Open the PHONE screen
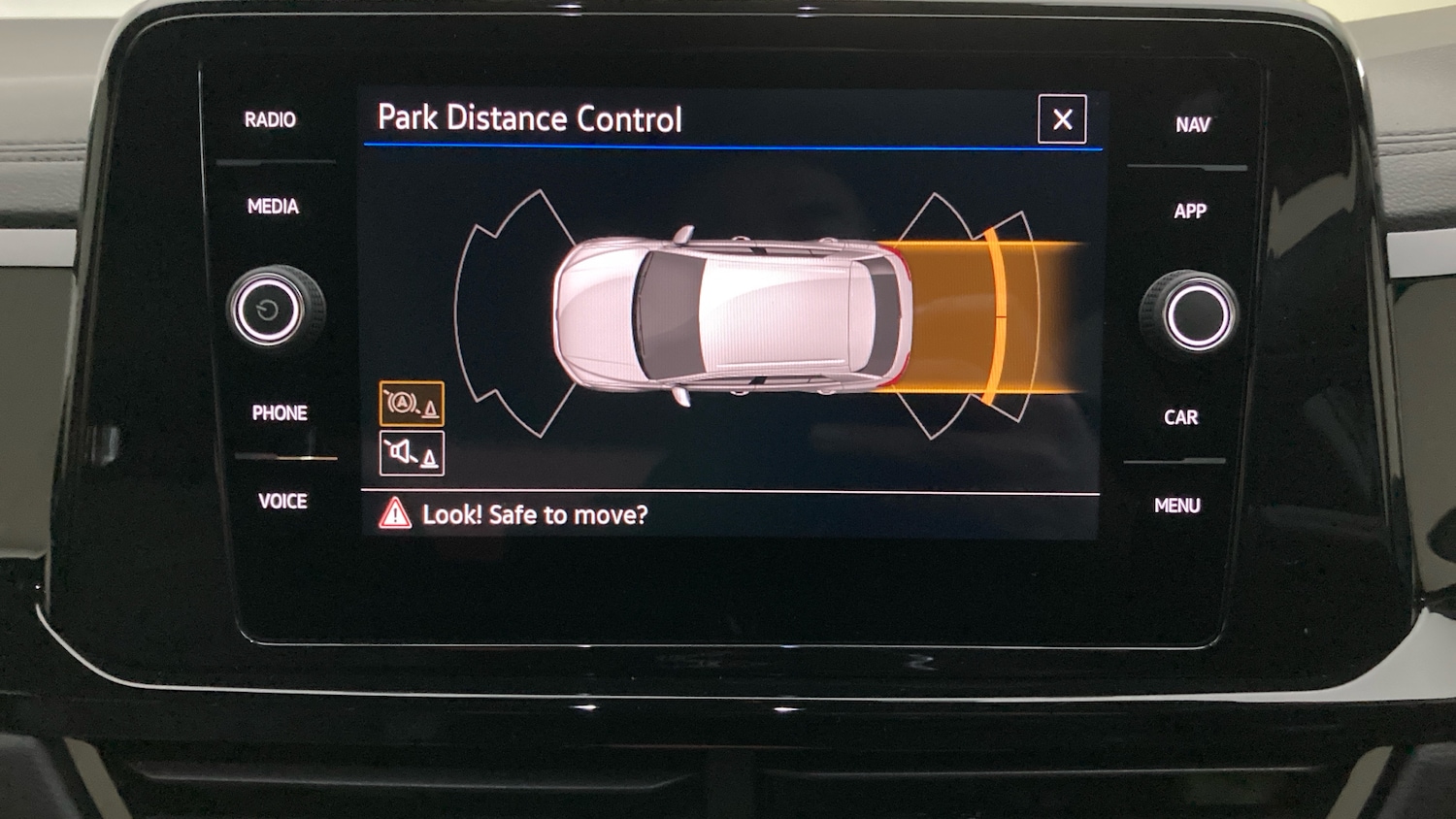 [x=279, y=412]
